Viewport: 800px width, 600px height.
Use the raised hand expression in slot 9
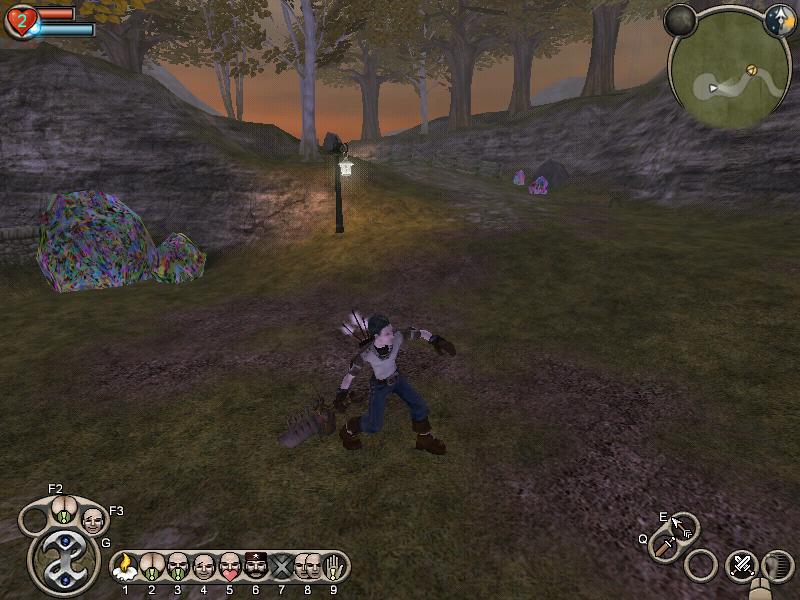pyautogui.click(x=333, y=567)
